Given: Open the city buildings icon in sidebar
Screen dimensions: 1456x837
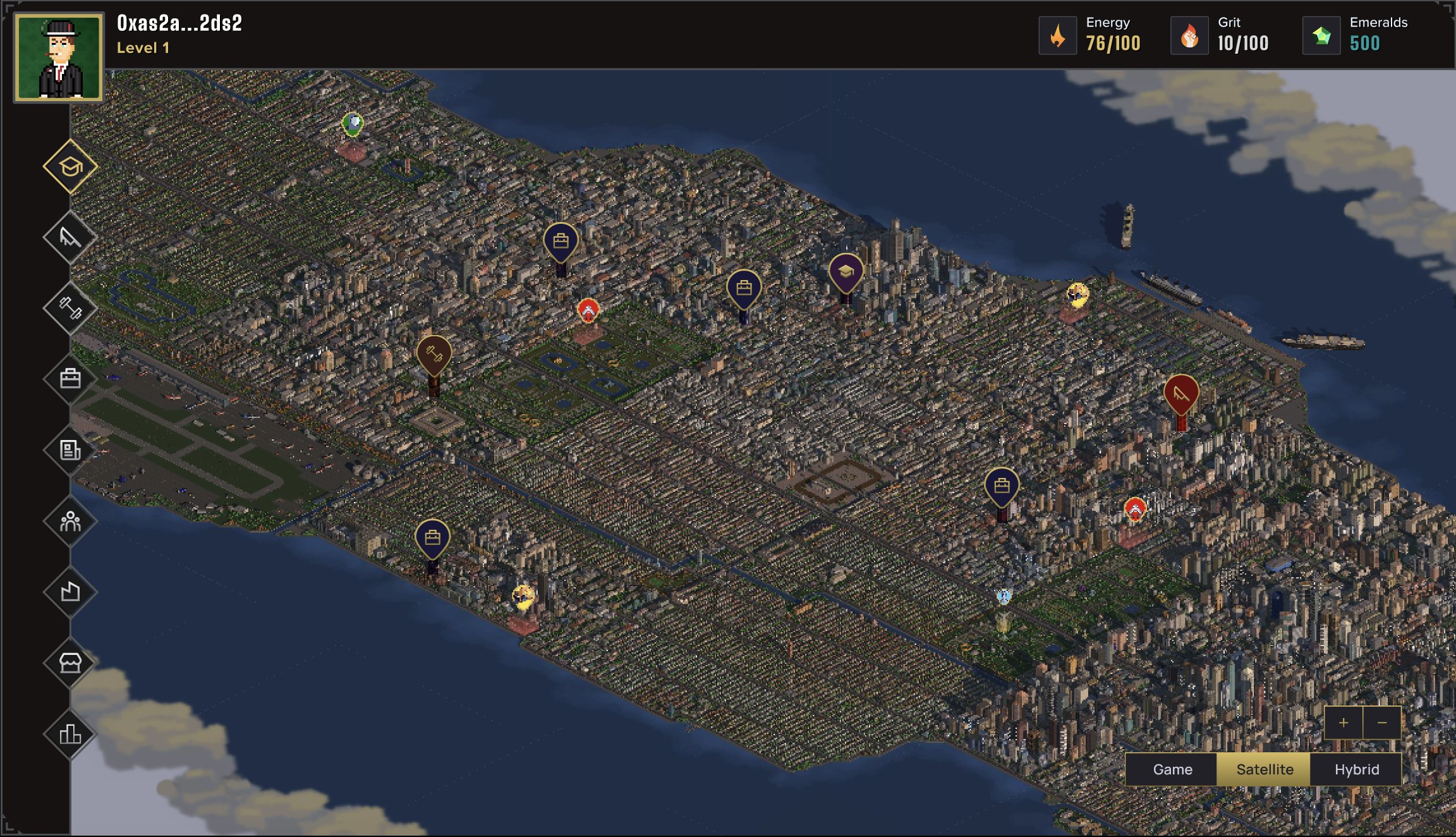Looking at the screenshot, I should 70,734.
